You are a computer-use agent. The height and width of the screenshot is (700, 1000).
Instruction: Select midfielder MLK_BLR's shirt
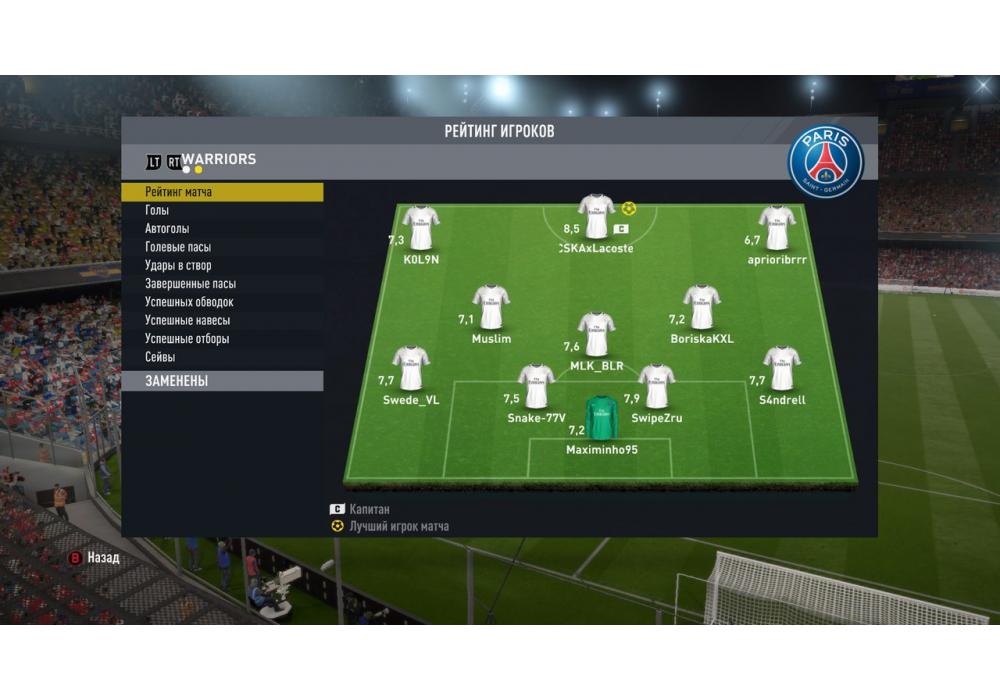tap(597, 334)
